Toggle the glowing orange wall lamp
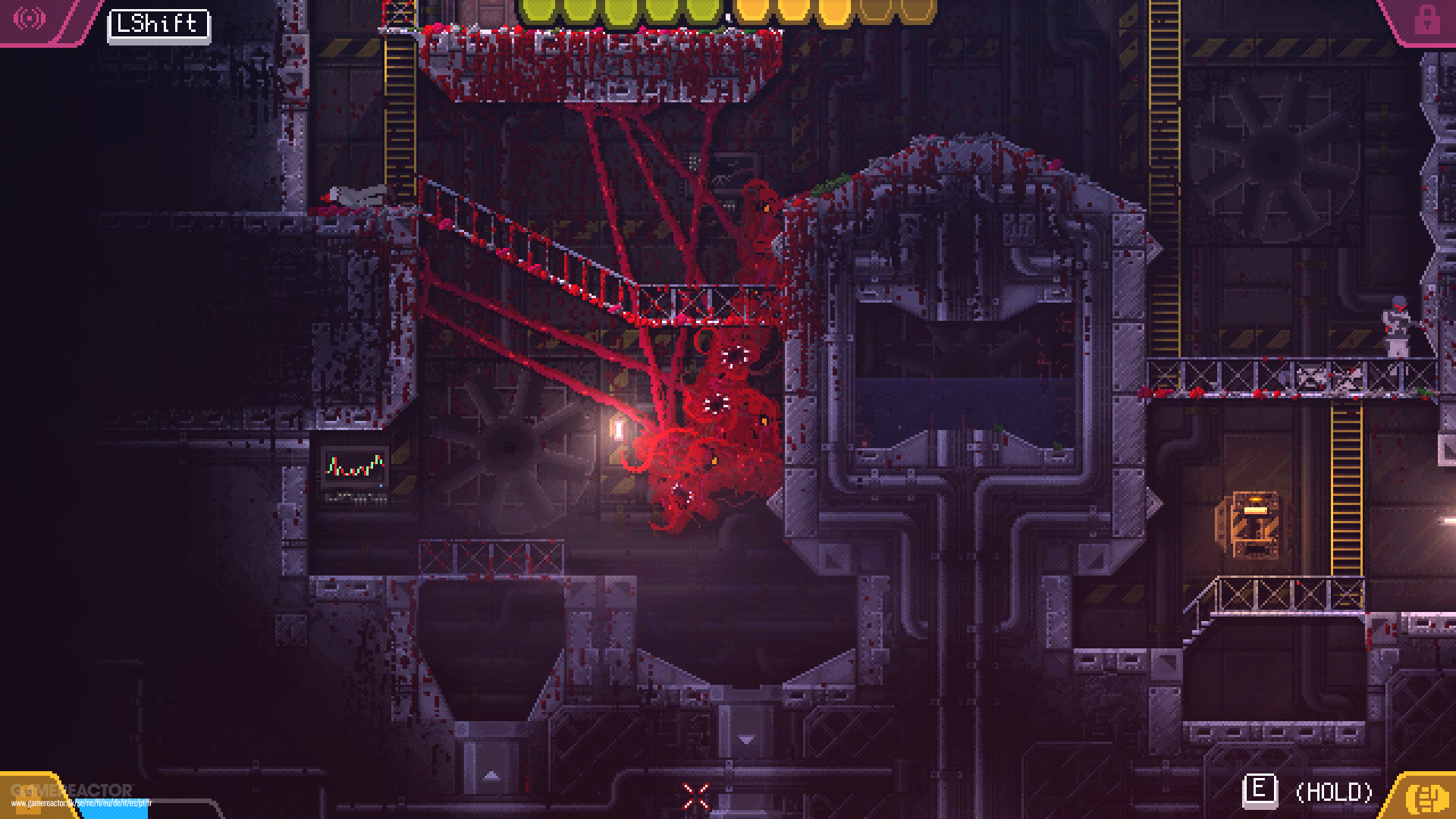The width and height of the screenshot is (1456, 819). pos(617,428)
